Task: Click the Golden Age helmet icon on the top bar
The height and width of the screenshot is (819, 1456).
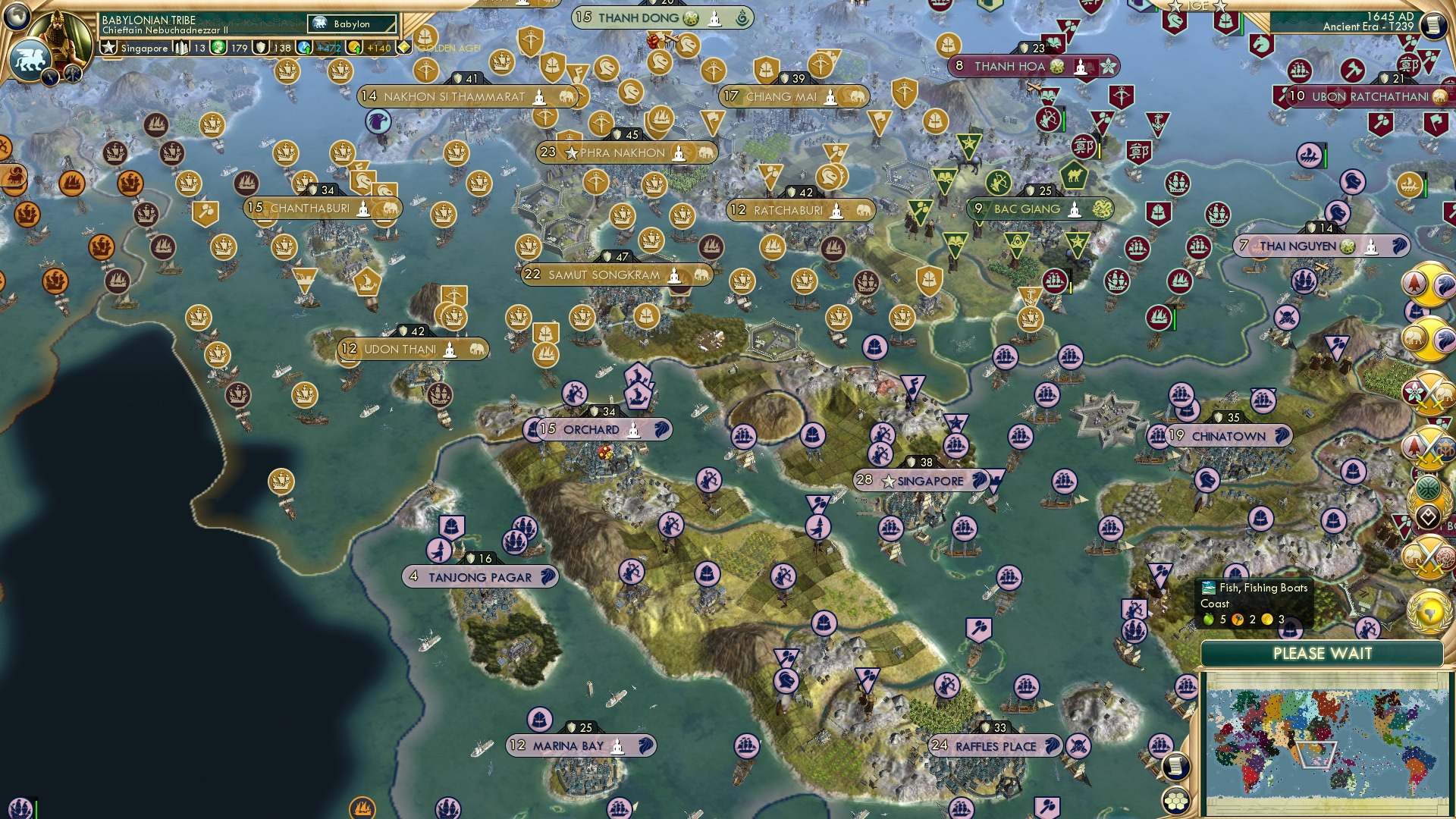Action: pyautogui.click(x=424, y=36)
